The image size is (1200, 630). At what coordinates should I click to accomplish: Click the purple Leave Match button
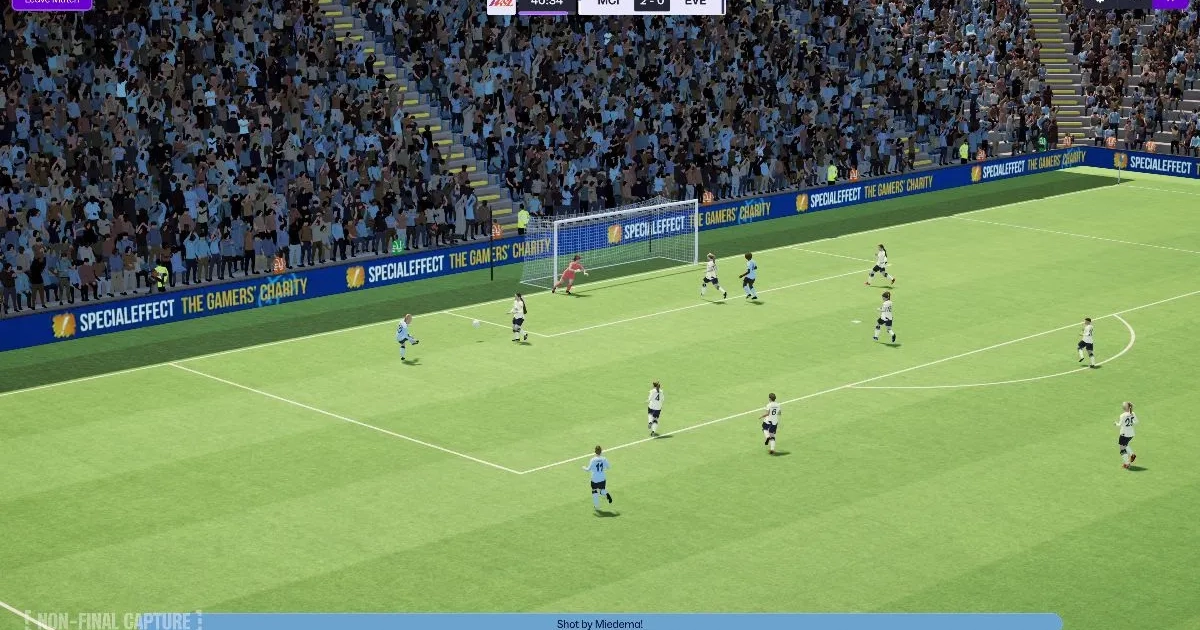[x=52, y=3]
